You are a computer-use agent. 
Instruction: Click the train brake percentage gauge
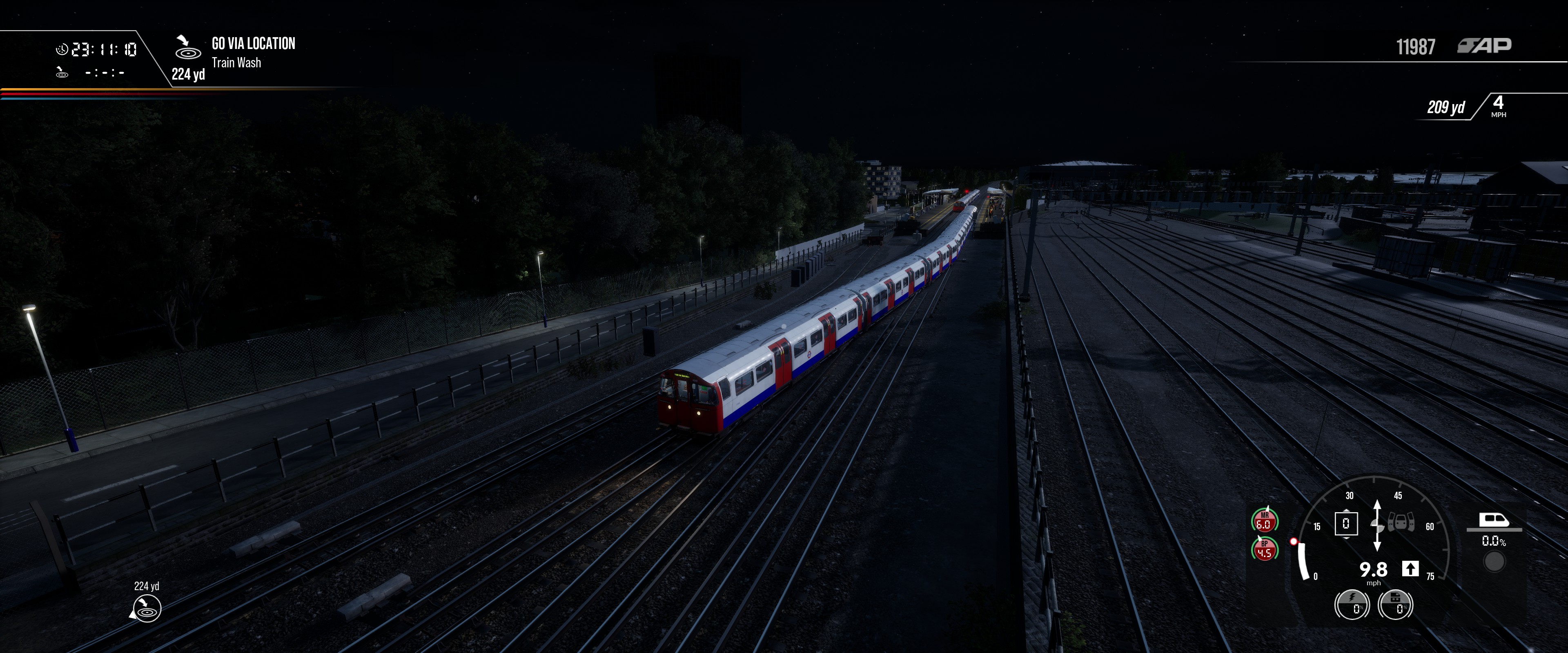click(1395, 605)
